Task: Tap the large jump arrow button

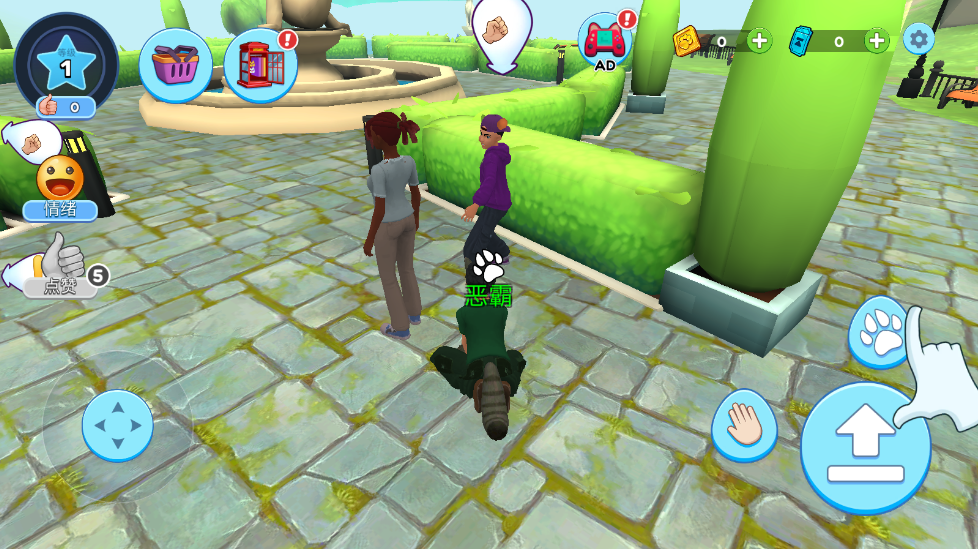Action: click(x=865, y=447)
